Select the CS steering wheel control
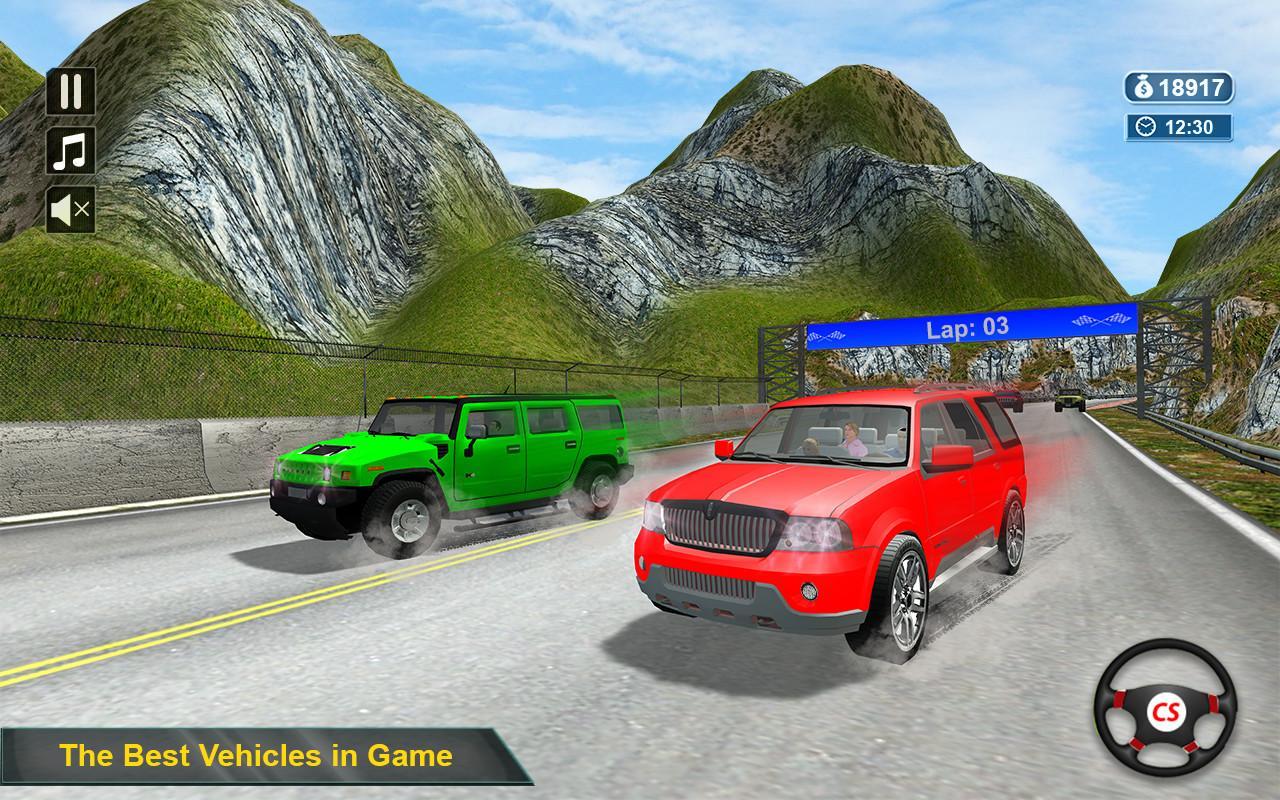This screenshot has height=800, width=1280. point(1168,712)
